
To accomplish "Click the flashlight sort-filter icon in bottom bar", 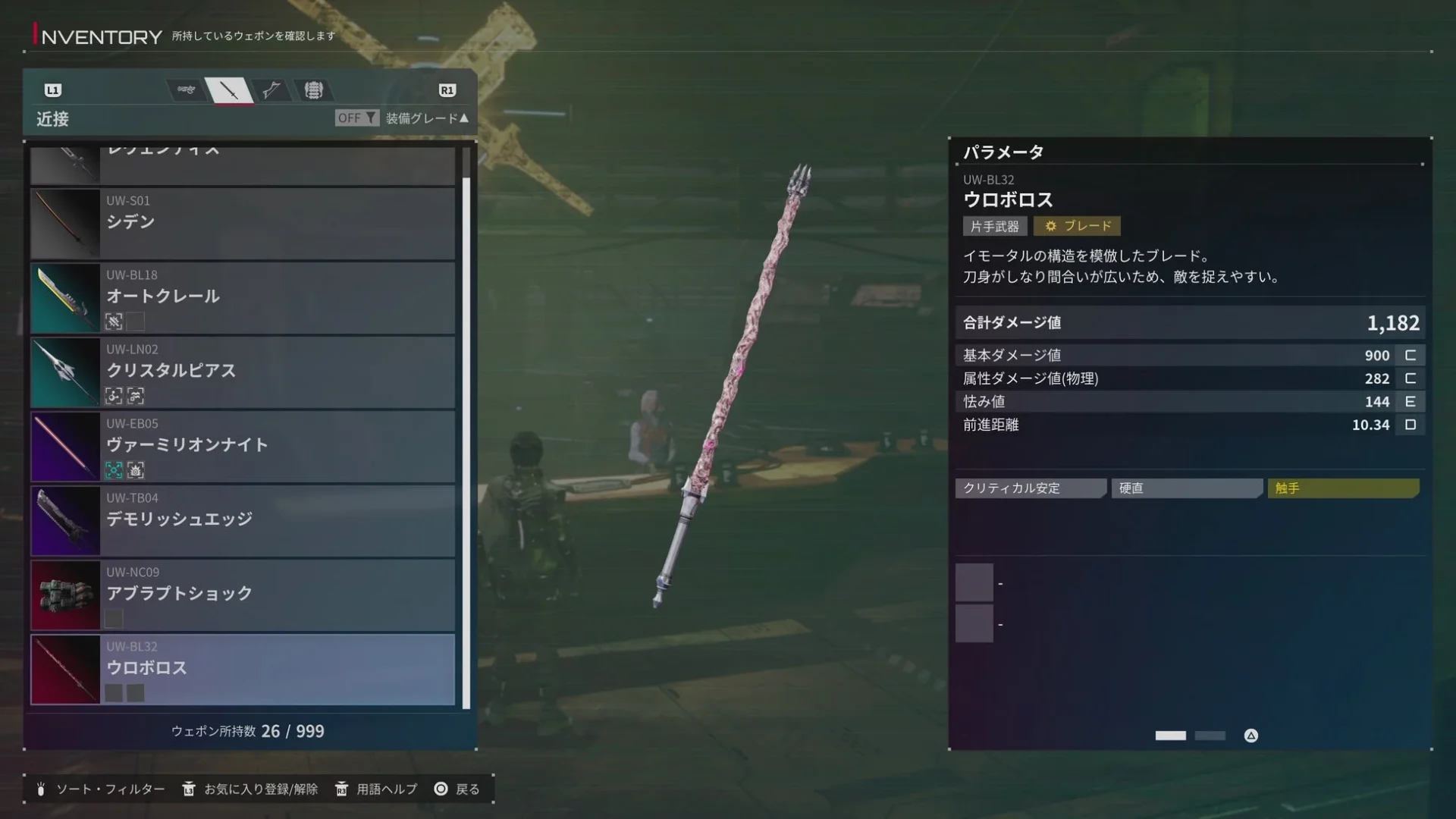I will pos(43,789).
